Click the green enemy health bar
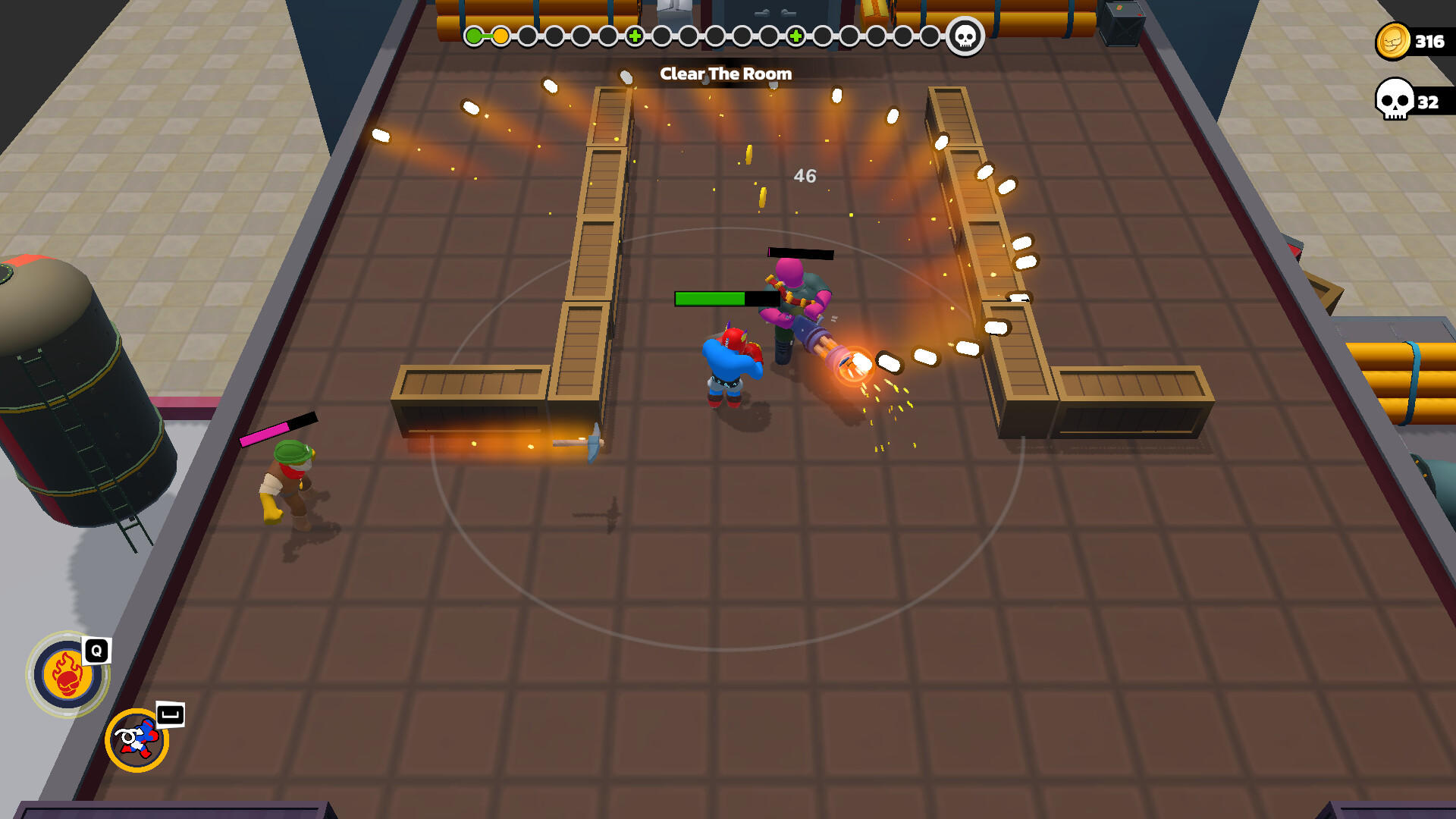 point(708,297)
